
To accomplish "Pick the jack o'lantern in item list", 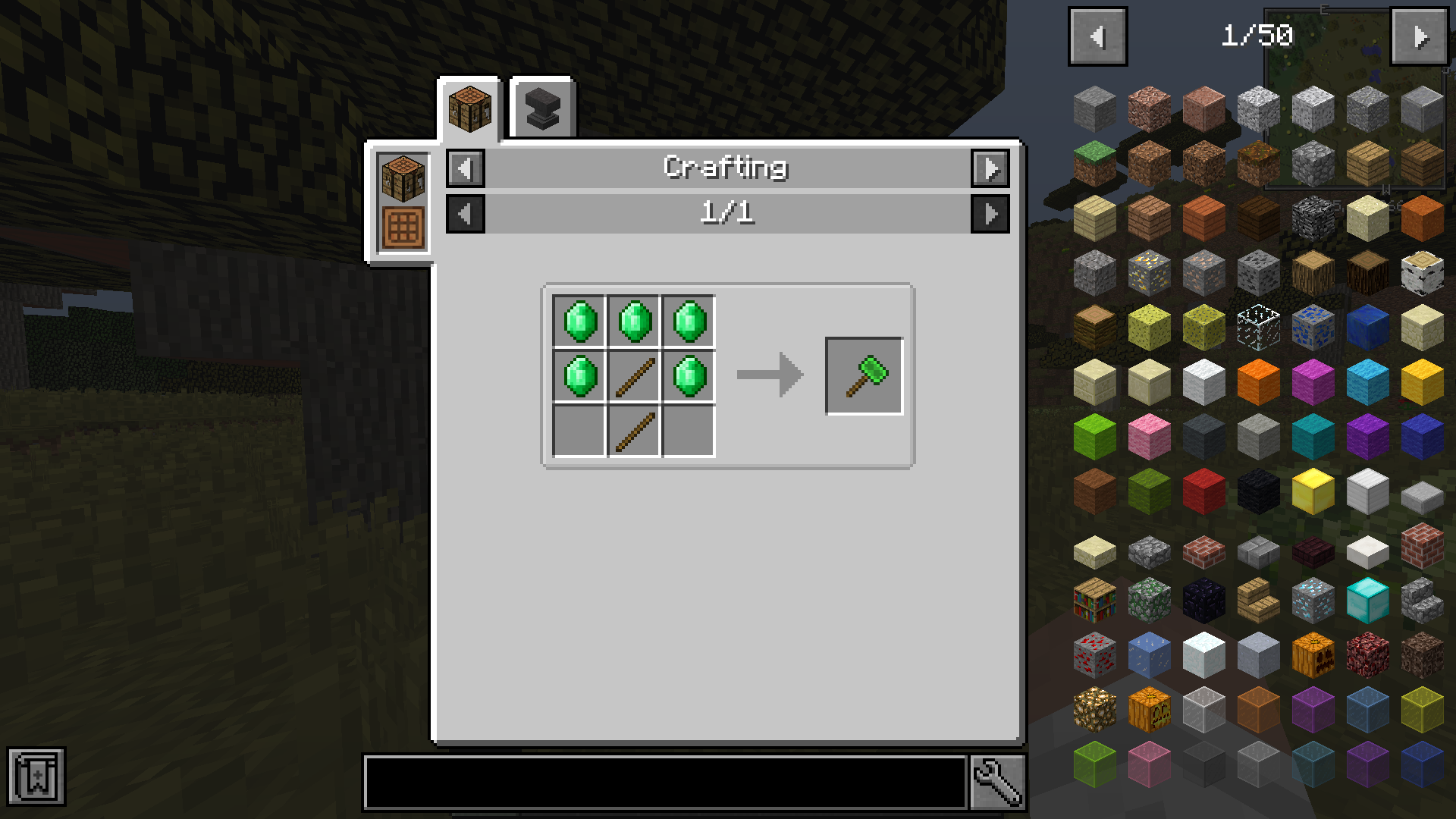I will (x=1149, y=709).
